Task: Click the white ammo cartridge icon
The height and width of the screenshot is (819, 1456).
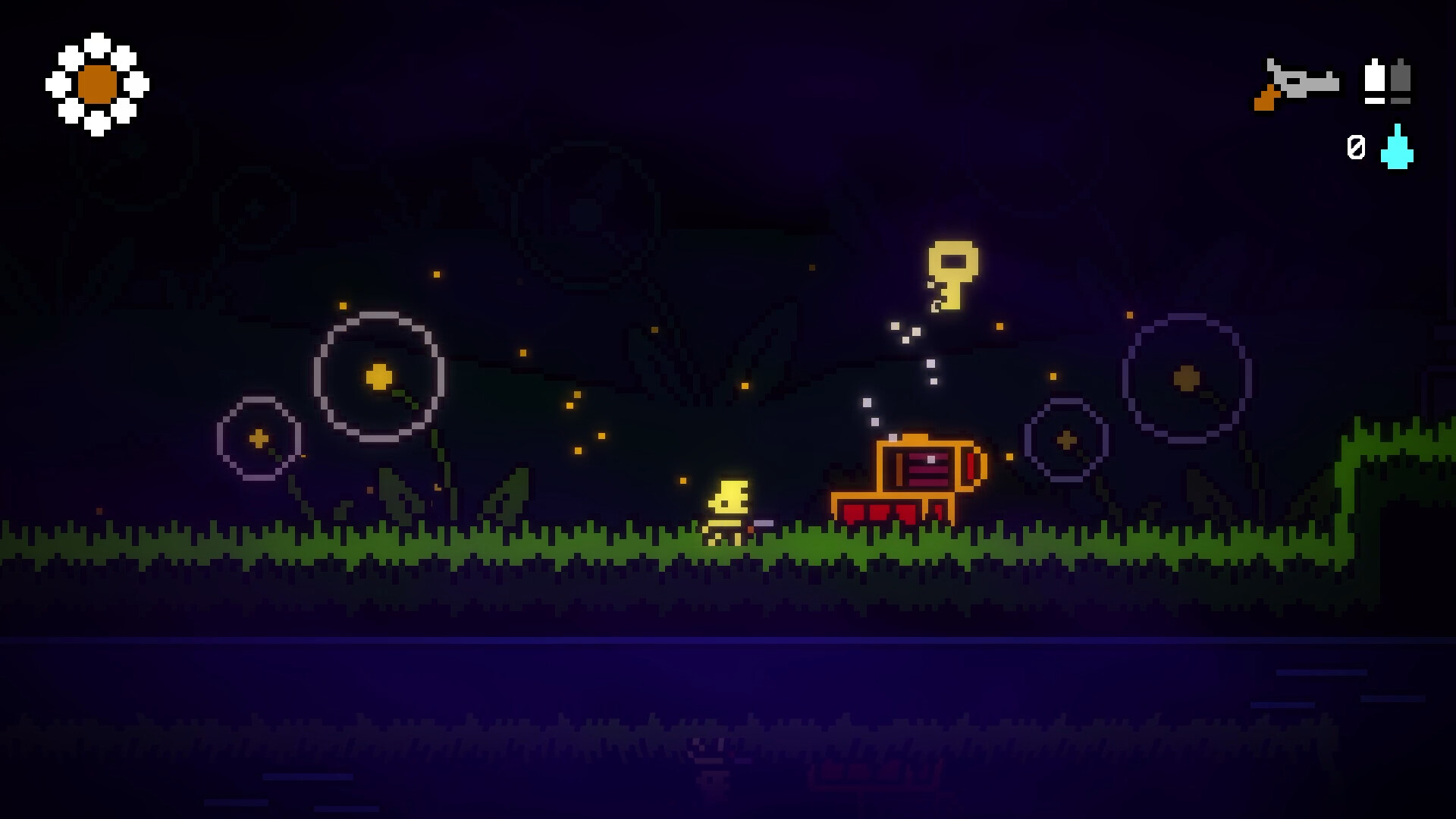Action: pyautogui.click(x=1374, y=80)
